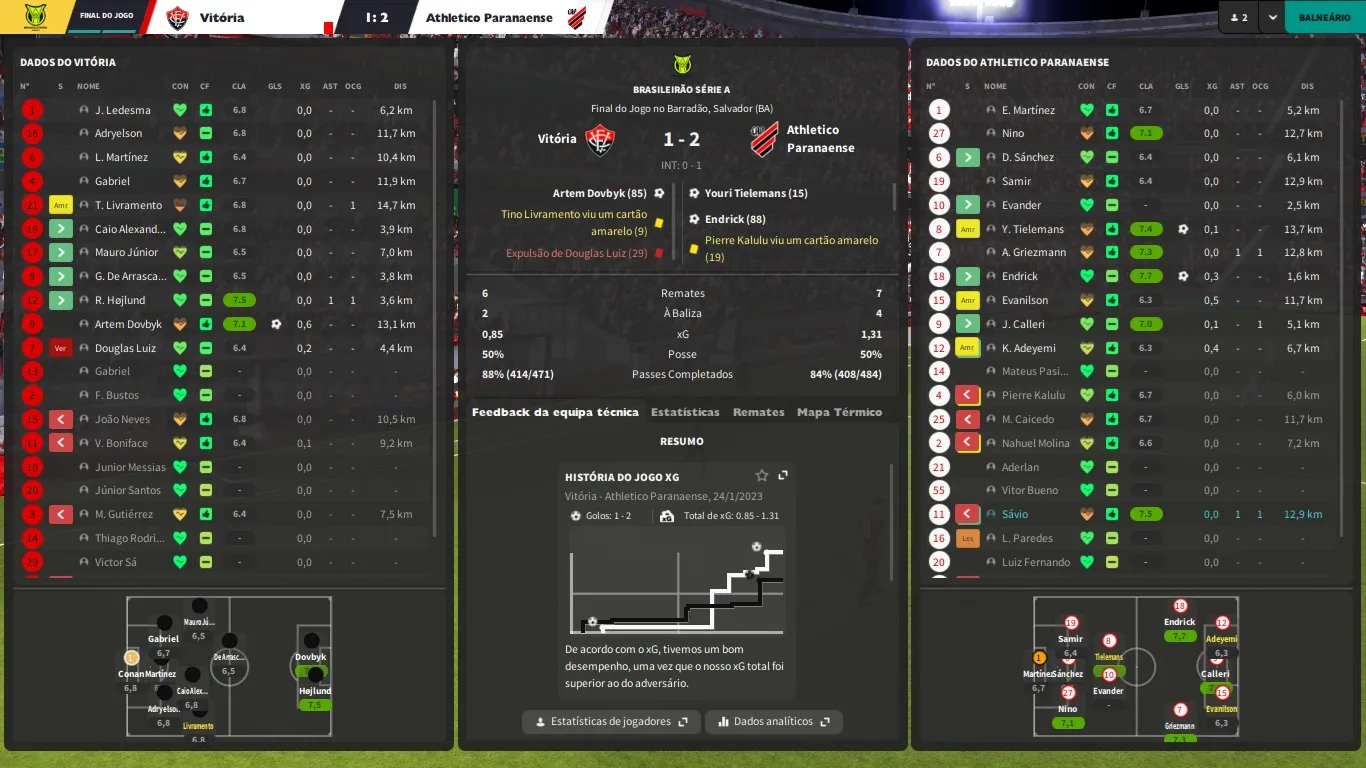This screenshot has width=1366, height=768.
Task: Open Endrick's row in Athletico list
Action: pos(1020,276)
